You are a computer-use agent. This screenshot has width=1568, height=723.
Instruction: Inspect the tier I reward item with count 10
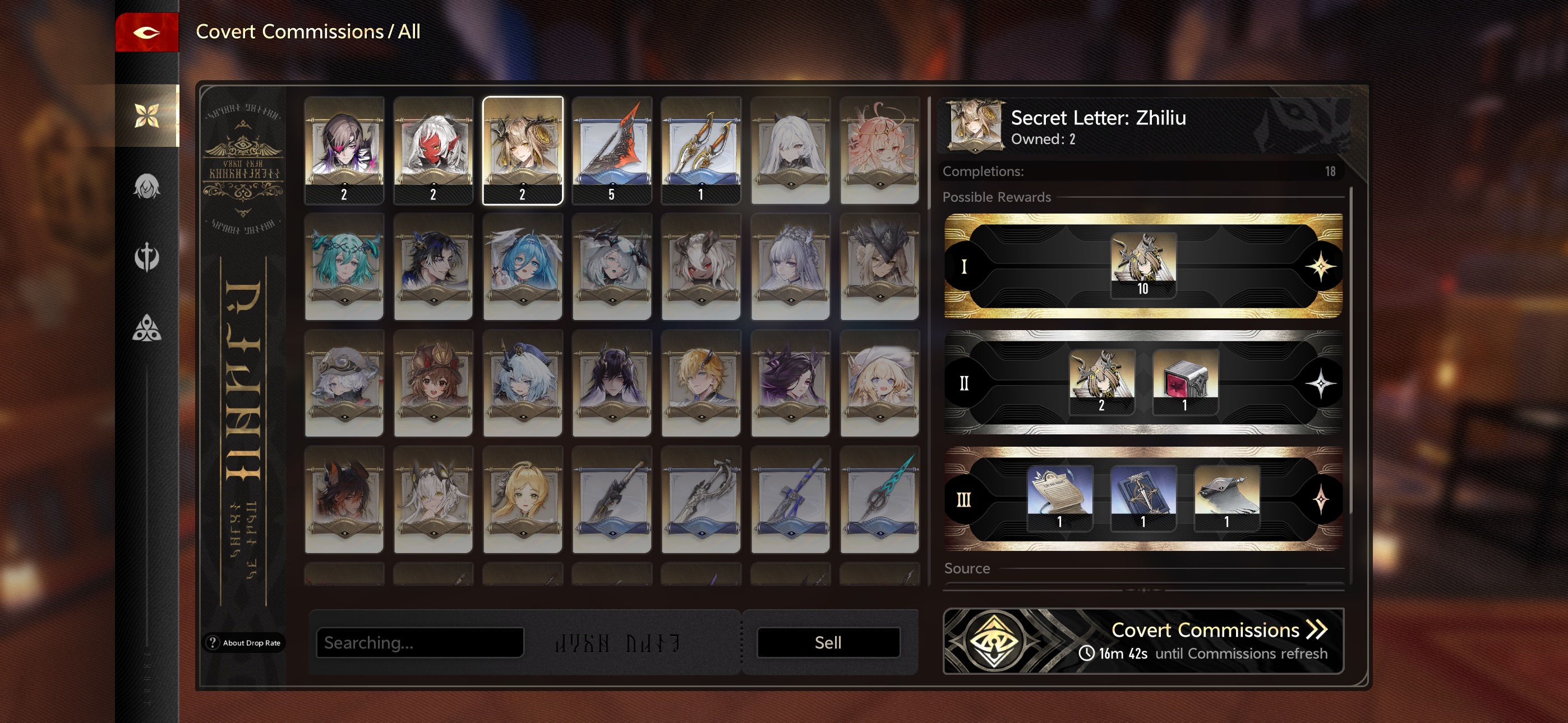click(1142, 265)
